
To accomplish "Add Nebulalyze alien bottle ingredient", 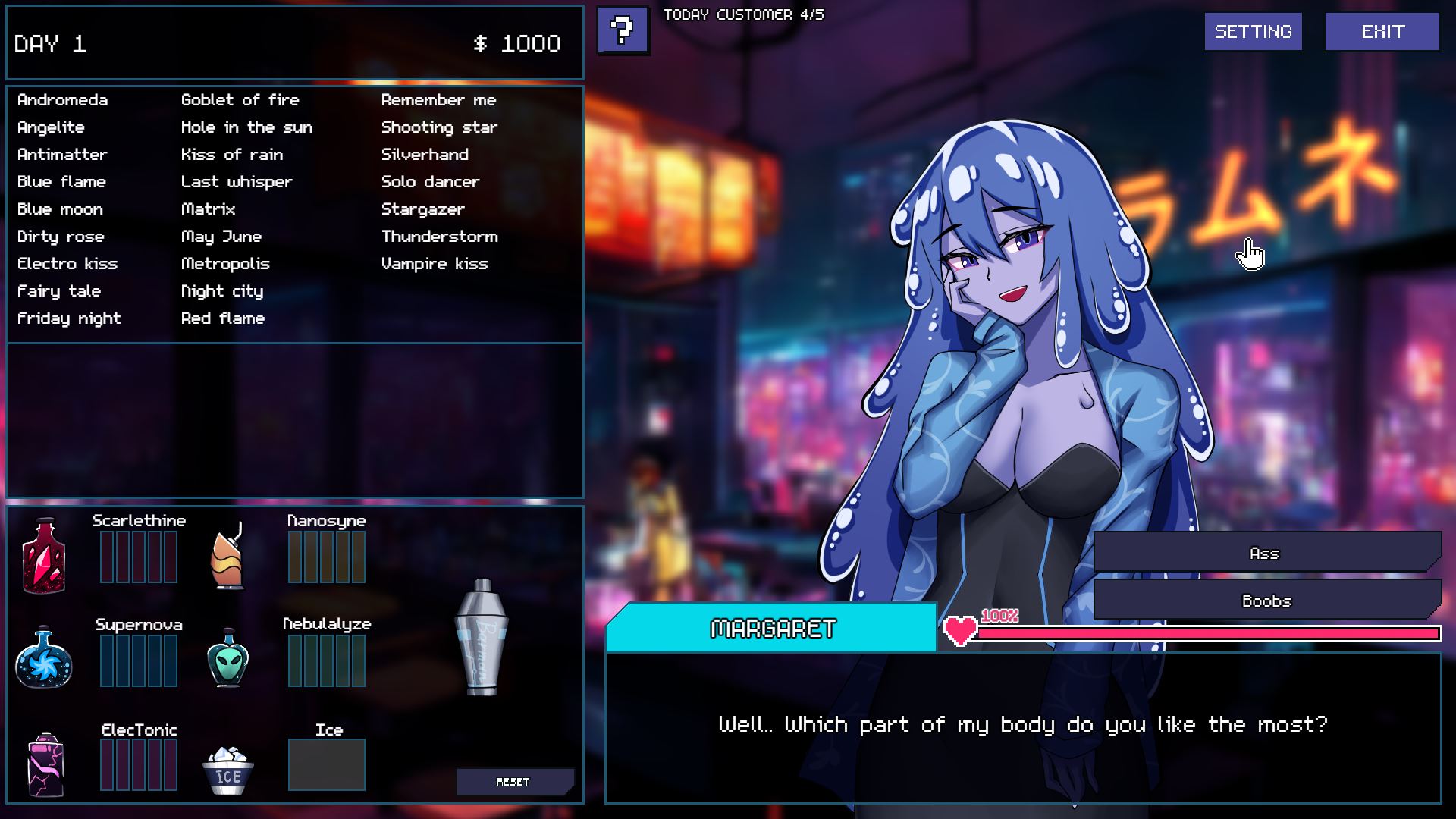I will coord(227,658).
